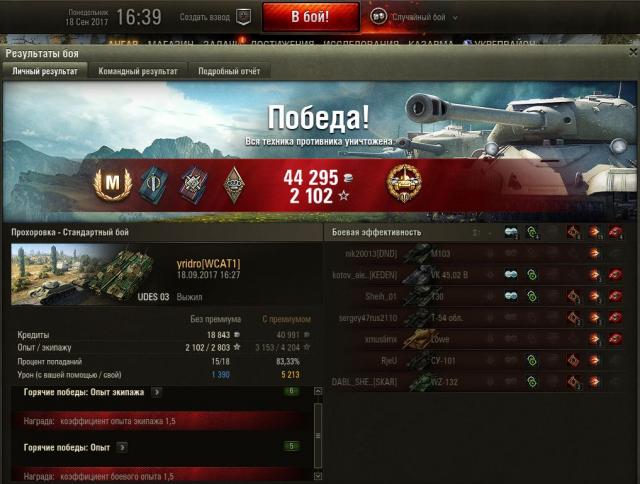The width and height of the screenshot is (640, 484).
Task: Click the mission list scroll-down arrow
Action: tap(319, 478)
